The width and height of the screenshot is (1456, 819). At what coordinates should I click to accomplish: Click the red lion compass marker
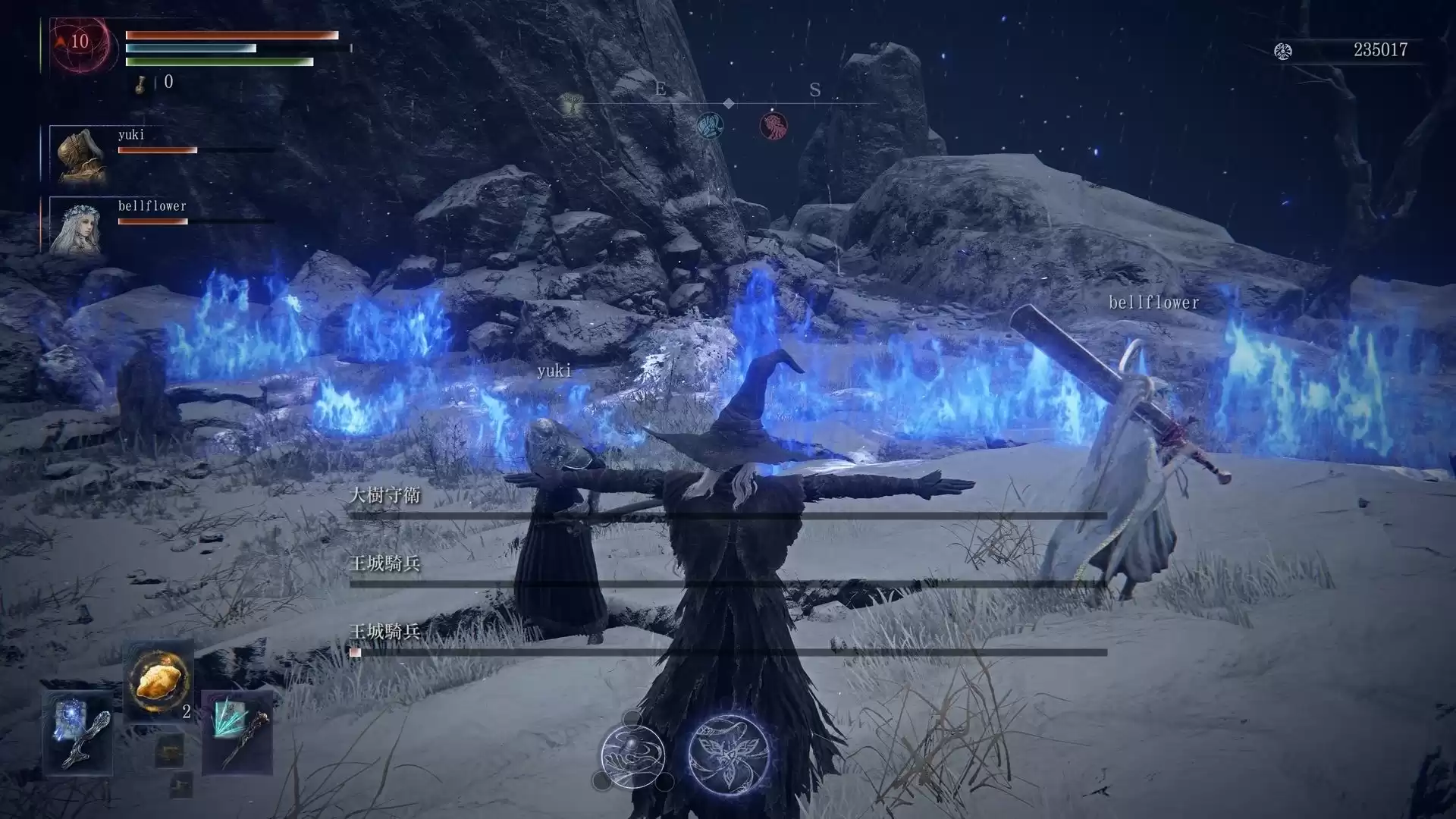pos(773,125)
